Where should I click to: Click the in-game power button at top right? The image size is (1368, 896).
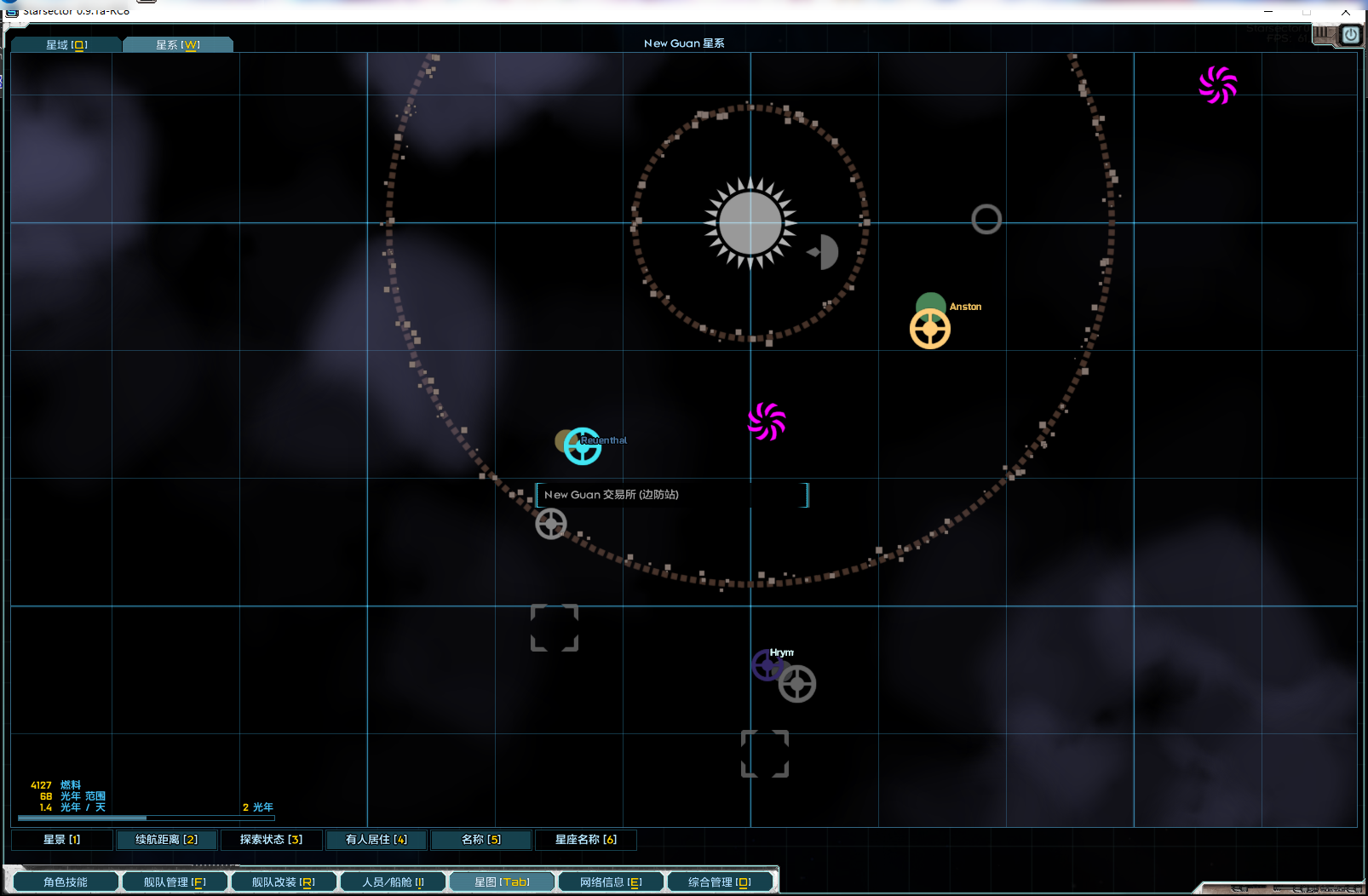tap(1350, 35)
